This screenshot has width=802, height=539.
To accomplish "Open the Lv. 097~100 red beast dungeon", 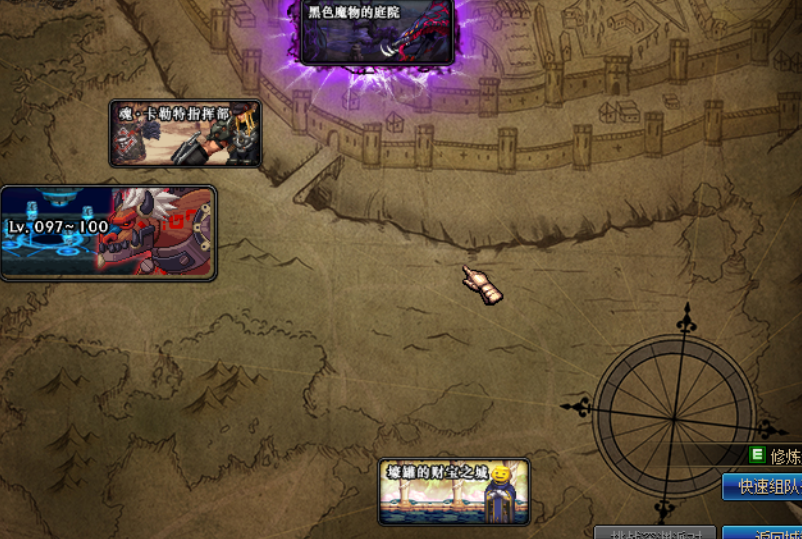I will [108, 233].
